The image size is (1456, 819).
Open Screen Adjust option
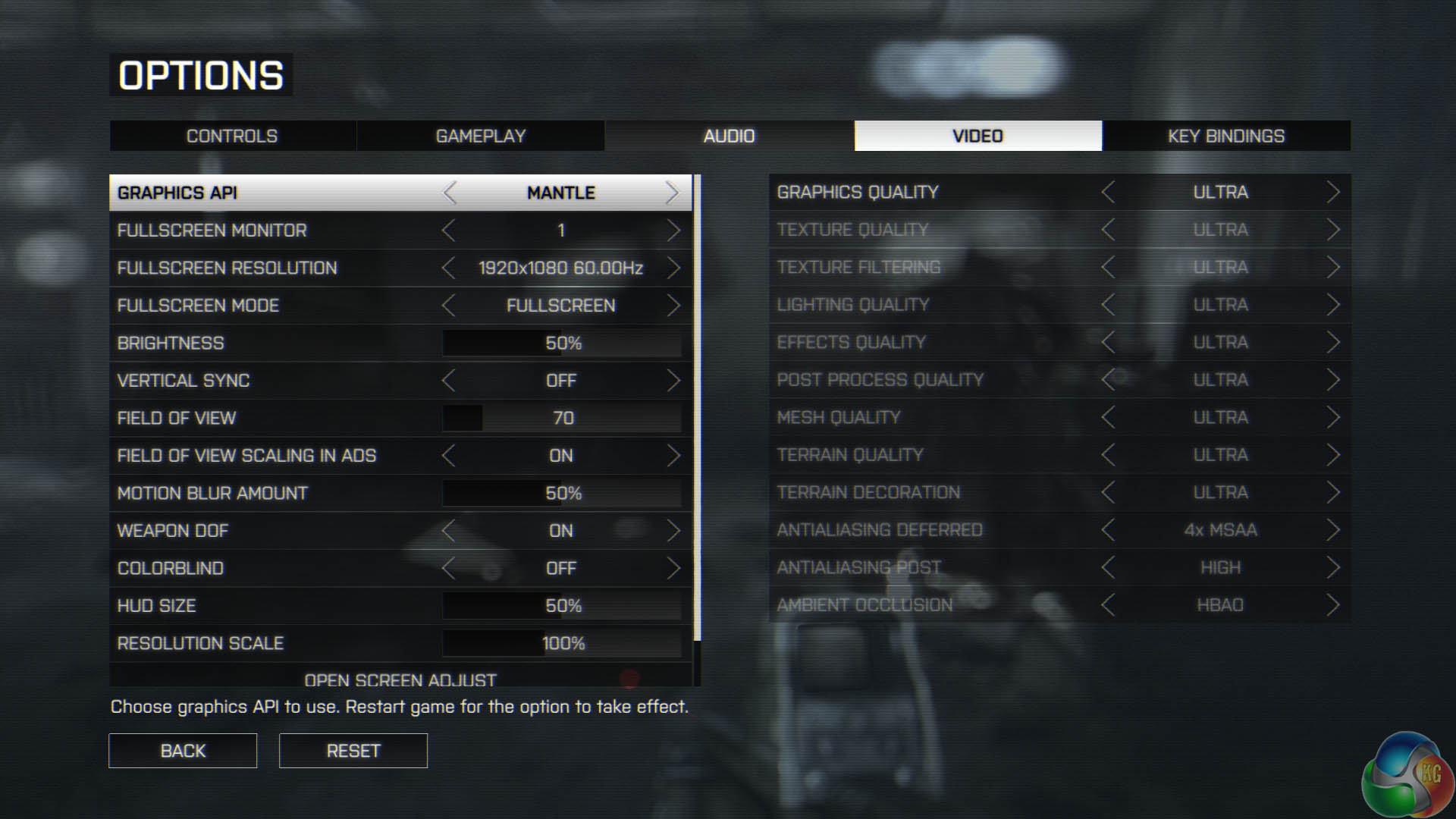(x=400, y=679)
